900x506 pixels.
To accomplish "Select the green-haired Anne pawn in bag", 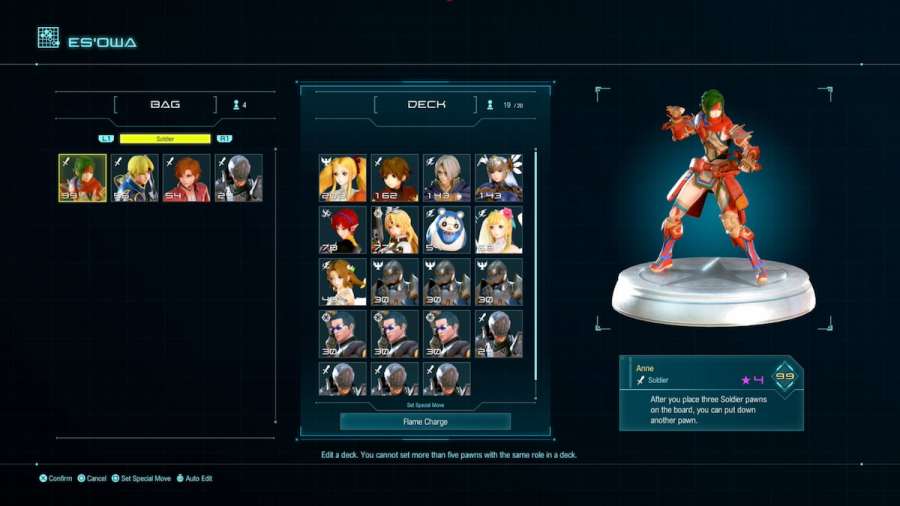I will coord(82,178).
